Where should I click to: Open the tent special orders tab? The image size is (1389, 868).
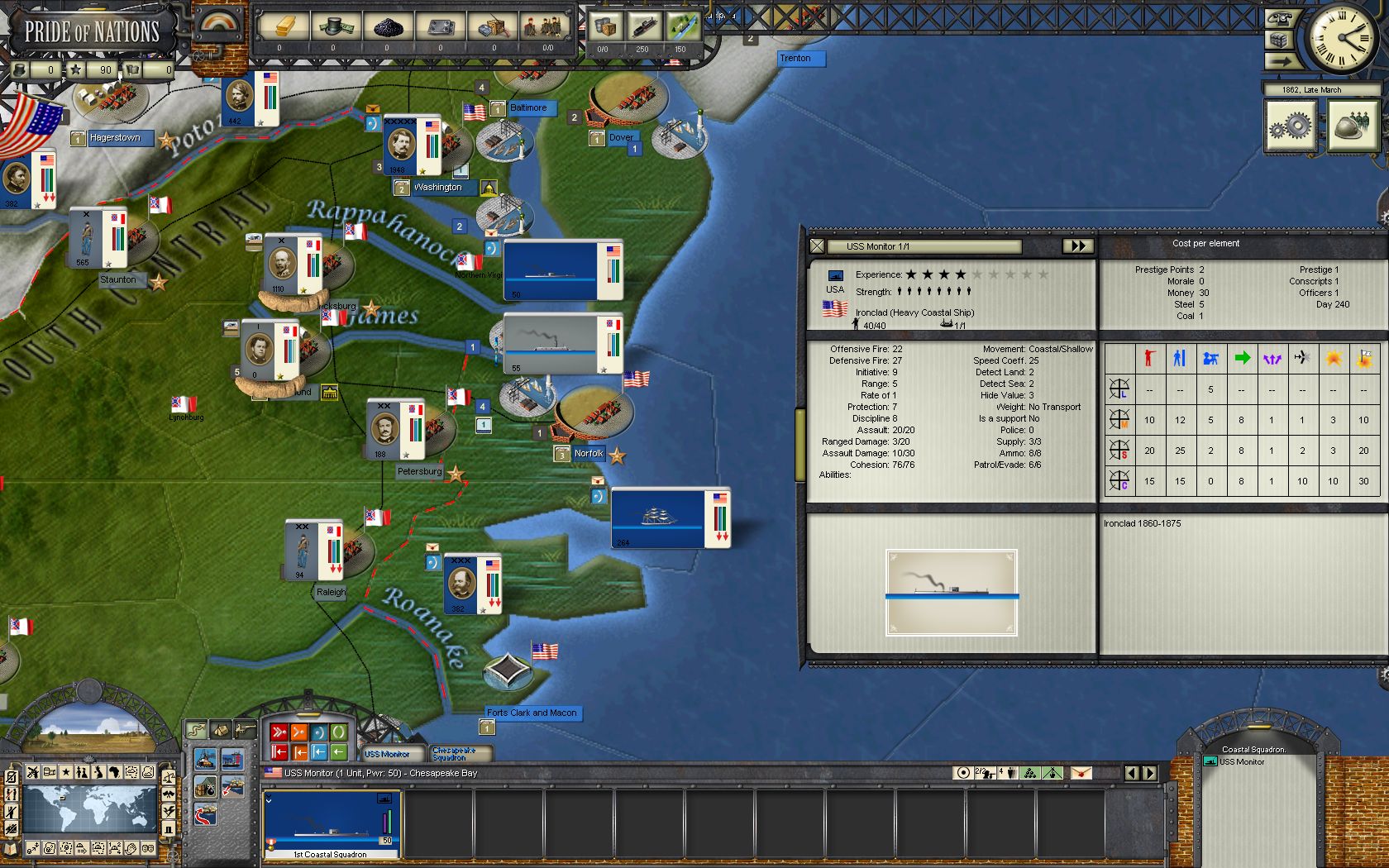tap(221, 729)
